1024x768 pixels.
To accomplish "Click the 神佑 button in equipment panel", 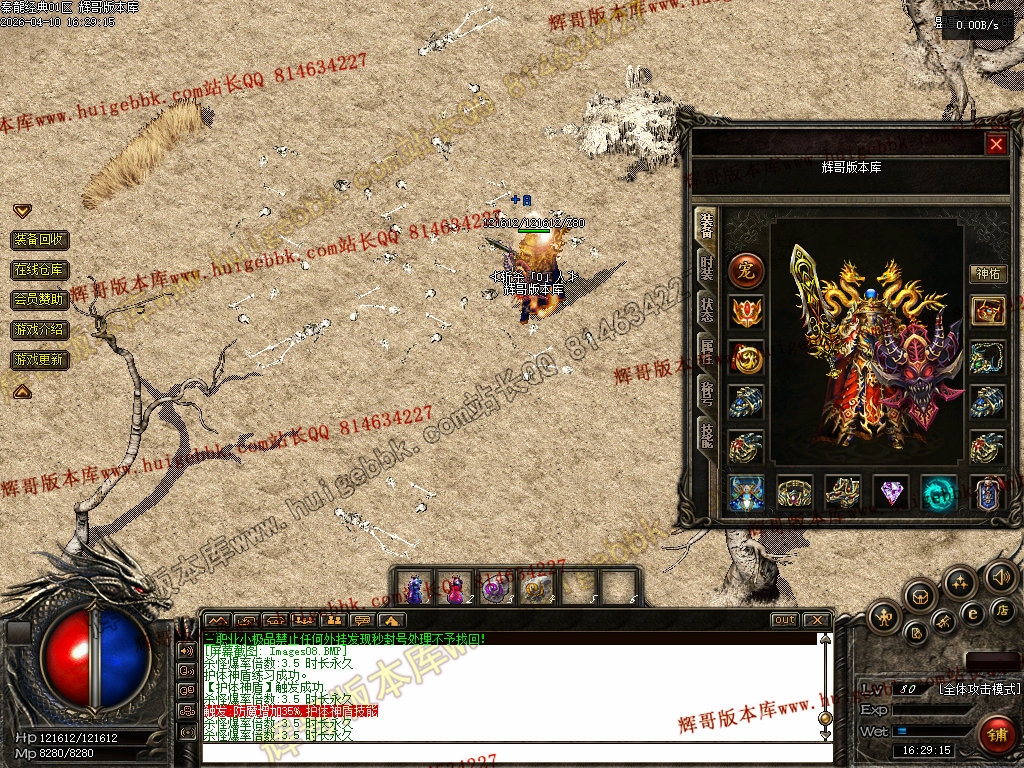I will (988, 273).
